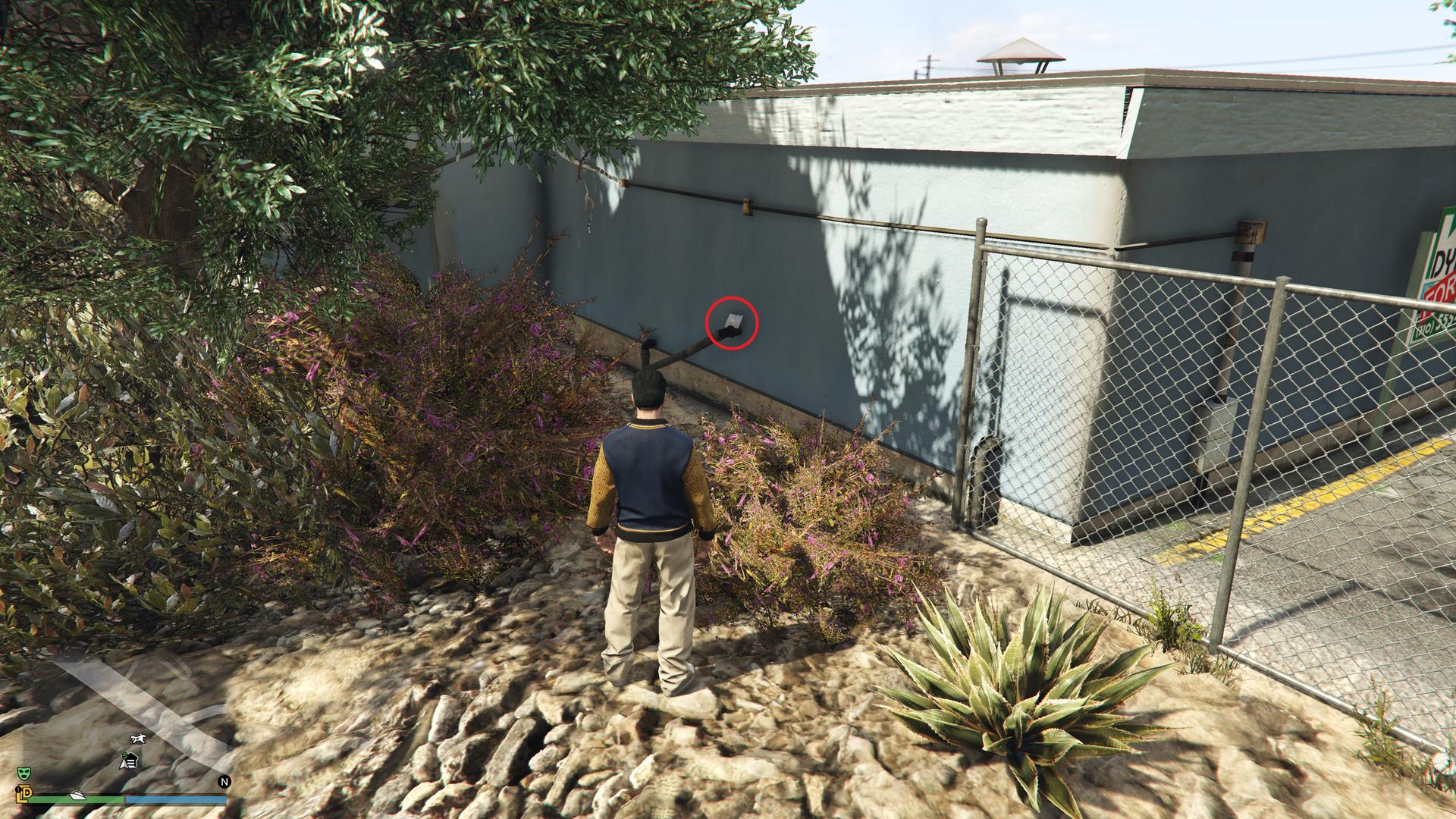Select the yacht blip on minimap
This screenshot has width=1456, height=819.
(78, 795)
